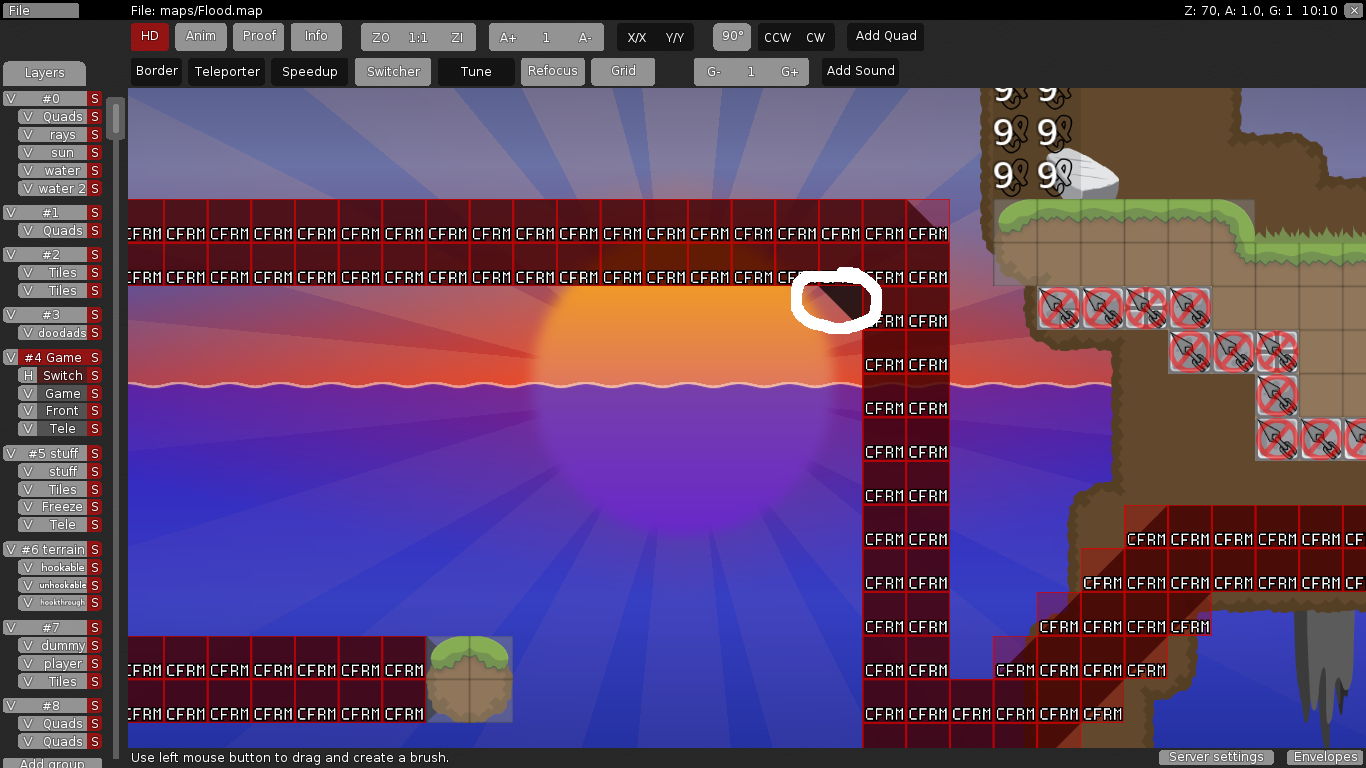
Task: Select the Freeze layer
Action: click(x=62, y=507)
